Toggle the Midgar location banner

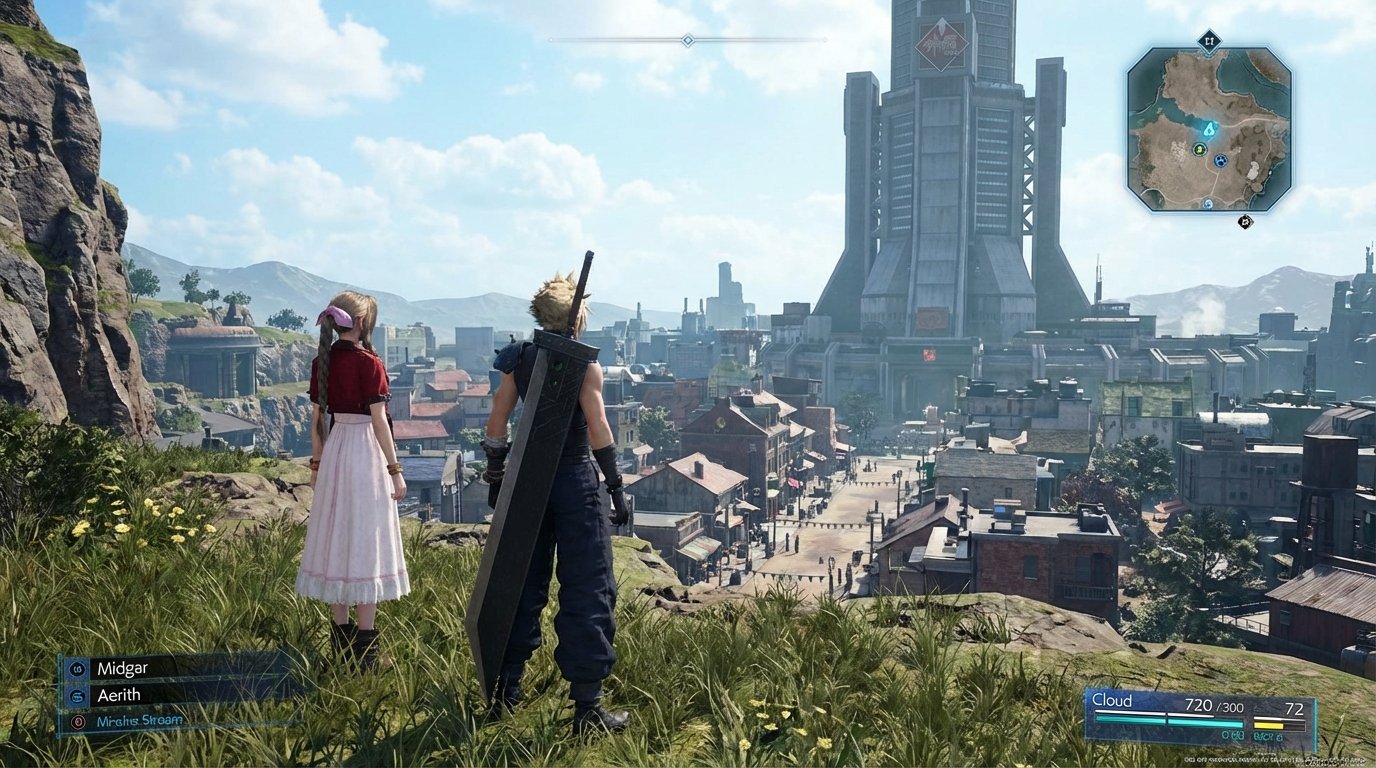click(123, 668)
